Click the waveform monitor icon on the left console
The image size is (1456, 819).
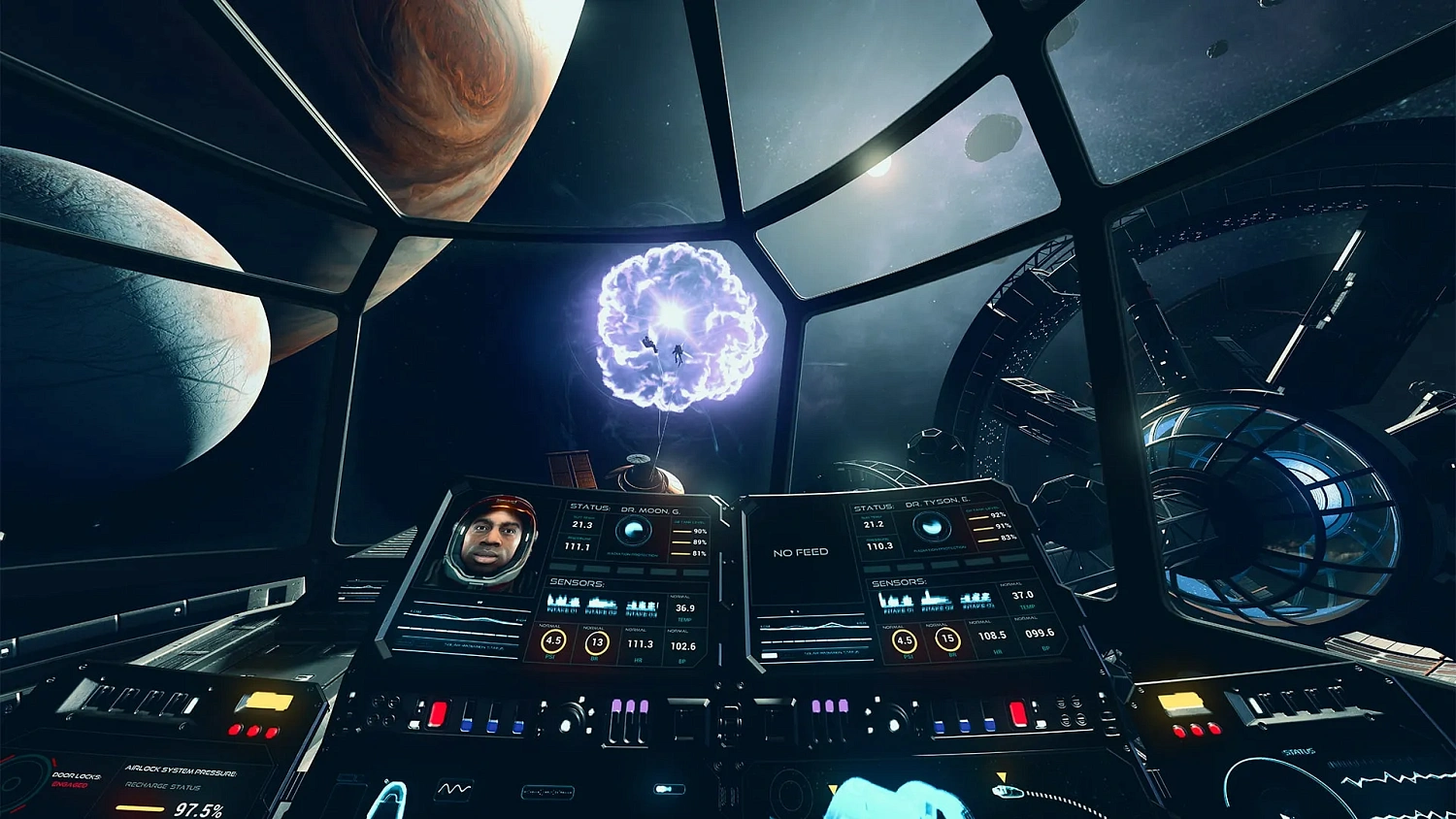point(454,788)
